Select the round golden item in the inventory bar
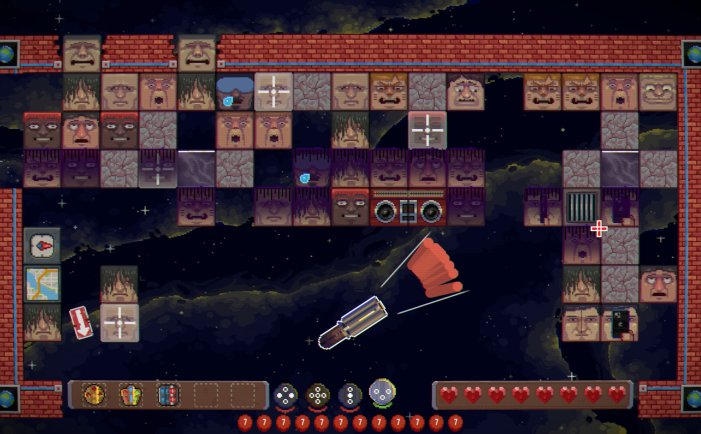 (x=94, y=394)
